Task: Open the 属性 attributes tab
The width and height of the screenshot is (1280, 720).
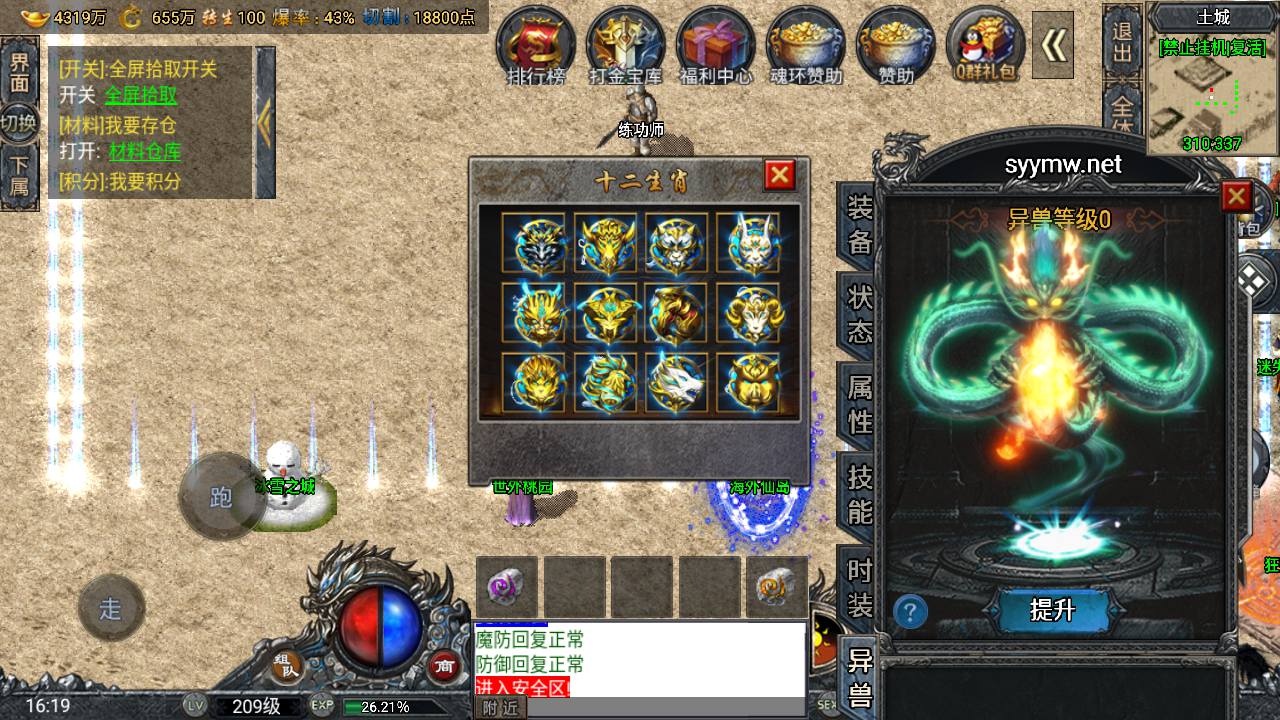Action: pos(860,402)
